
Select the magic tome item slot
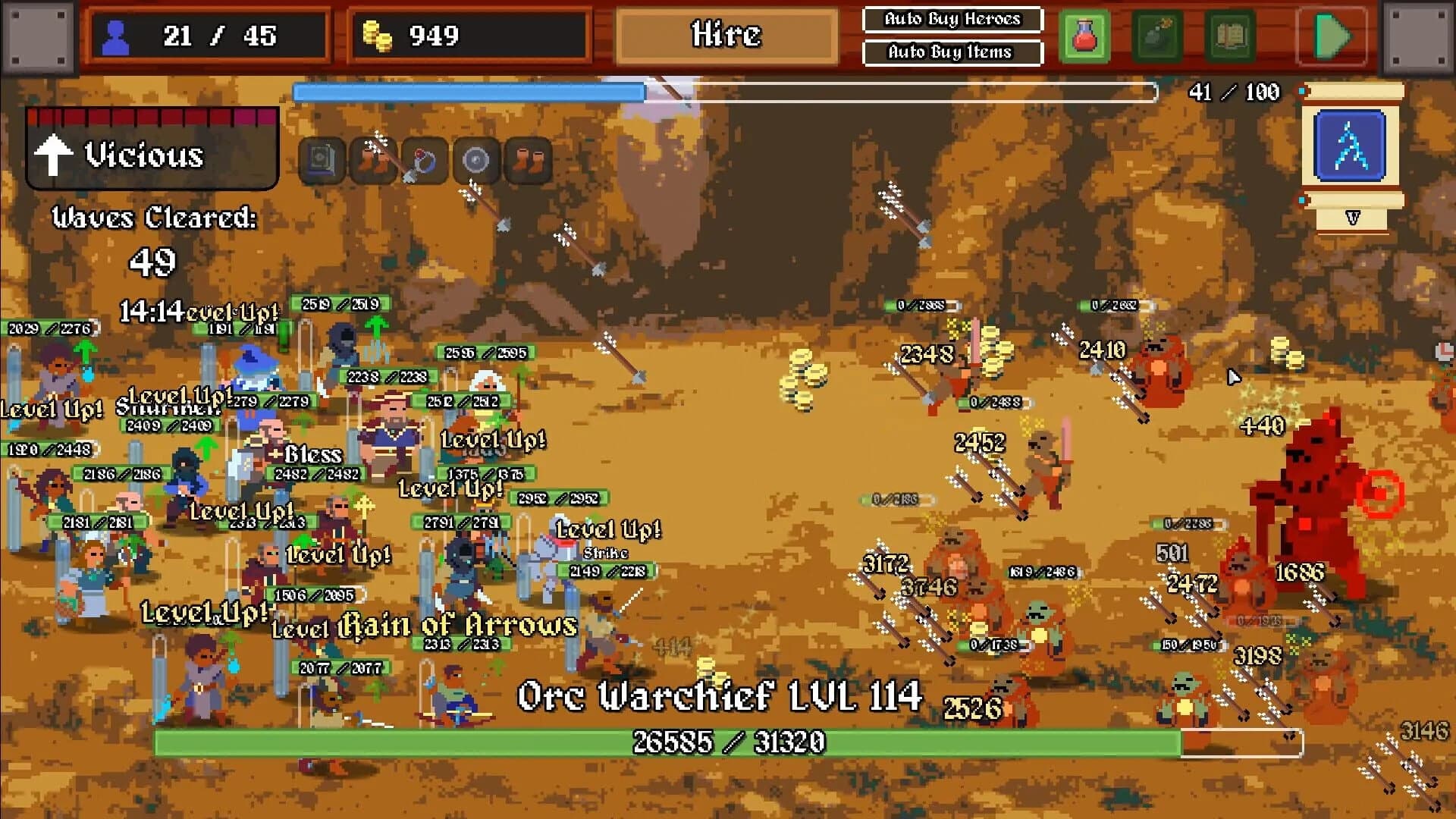[321, 162]
